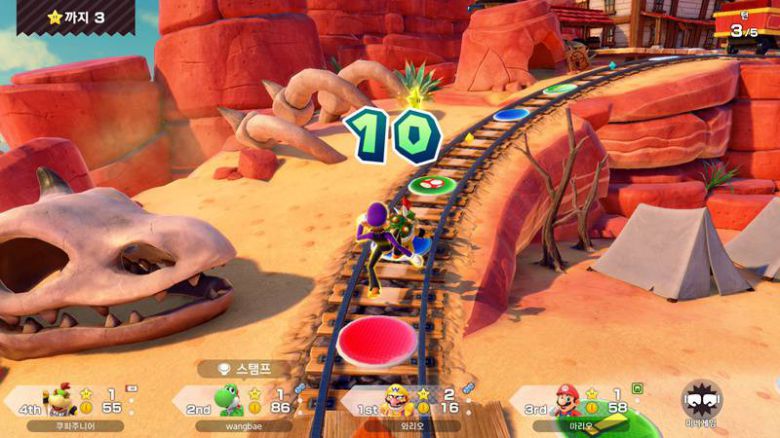This screenshot has width=780, height=438.
Task: Show the stamp speech bubble above Yoshi
Action: (244, 369)
